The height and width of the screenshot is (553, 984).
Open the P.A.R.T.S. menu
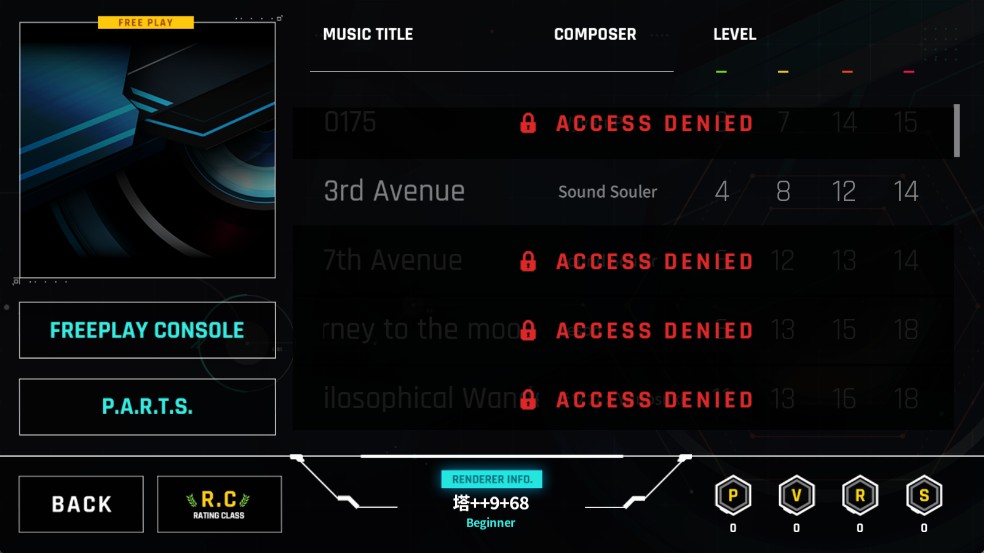click(x=147, y=407)
